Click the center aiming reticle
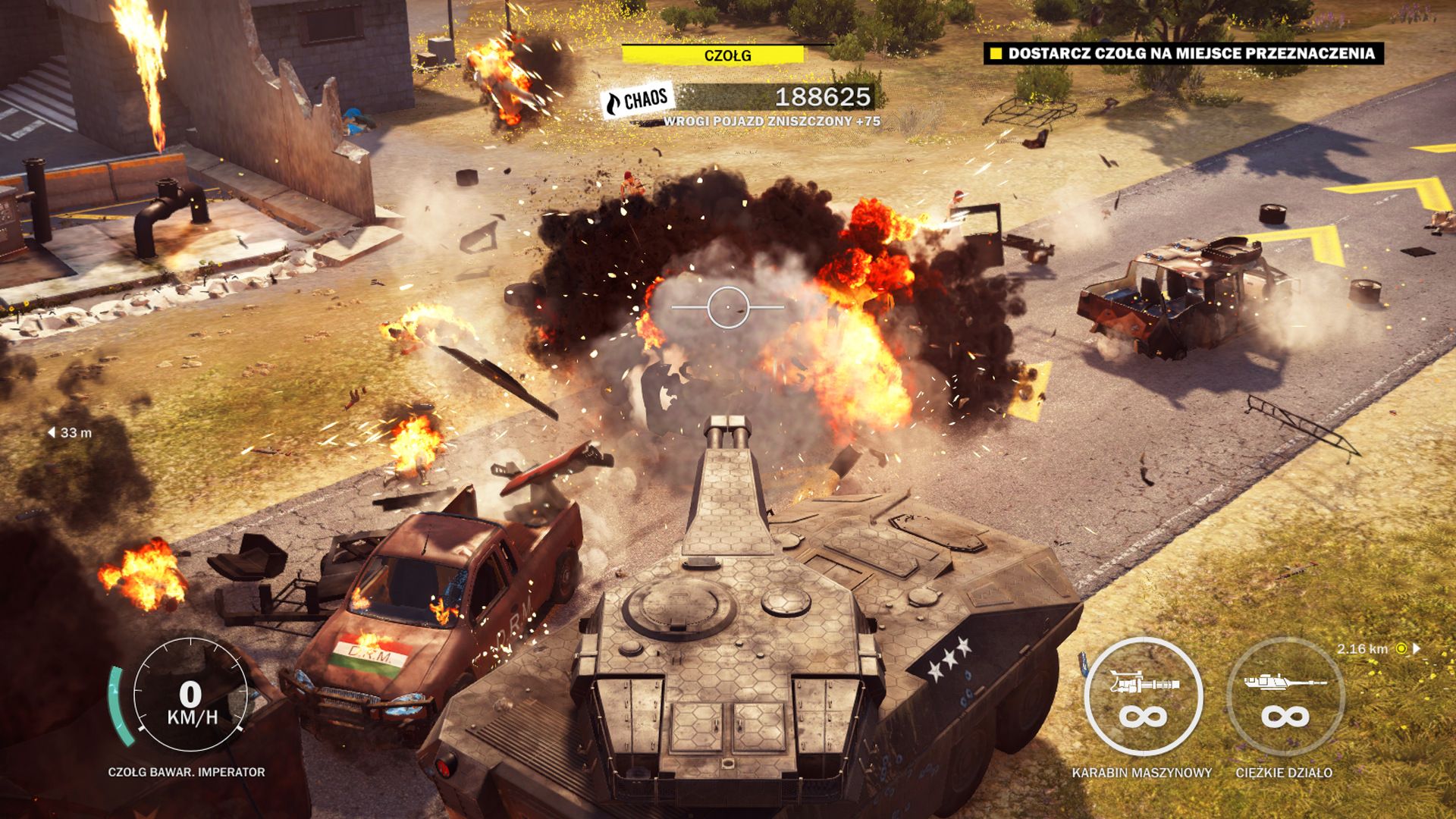The height and width of the screenshot is (819, 1456). pos(727,306)
